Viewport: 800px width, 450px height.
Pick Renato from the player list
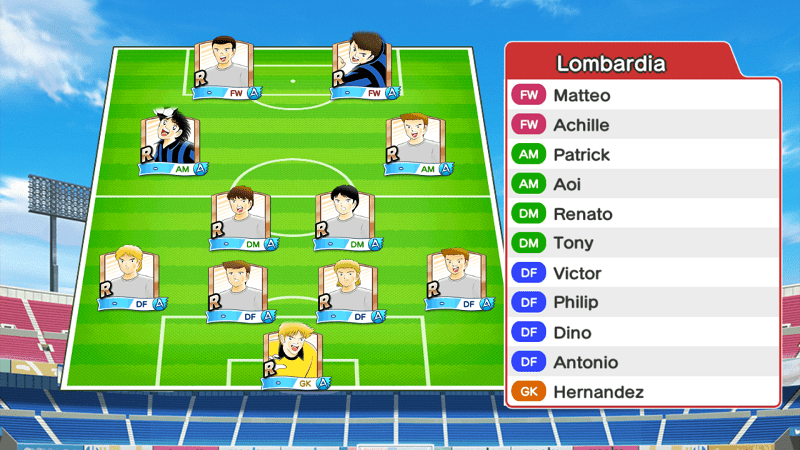pyautogui.click(x=642, y=214)
